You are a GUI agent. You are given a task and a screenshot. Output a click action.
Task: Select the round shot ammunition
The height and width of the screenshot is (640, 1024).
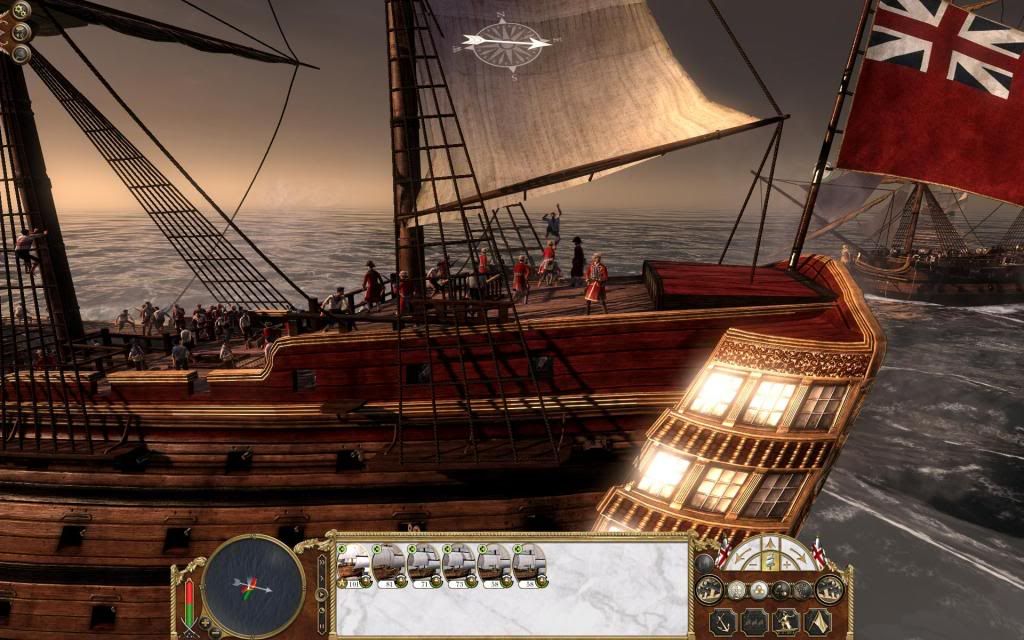coord(759,590)
